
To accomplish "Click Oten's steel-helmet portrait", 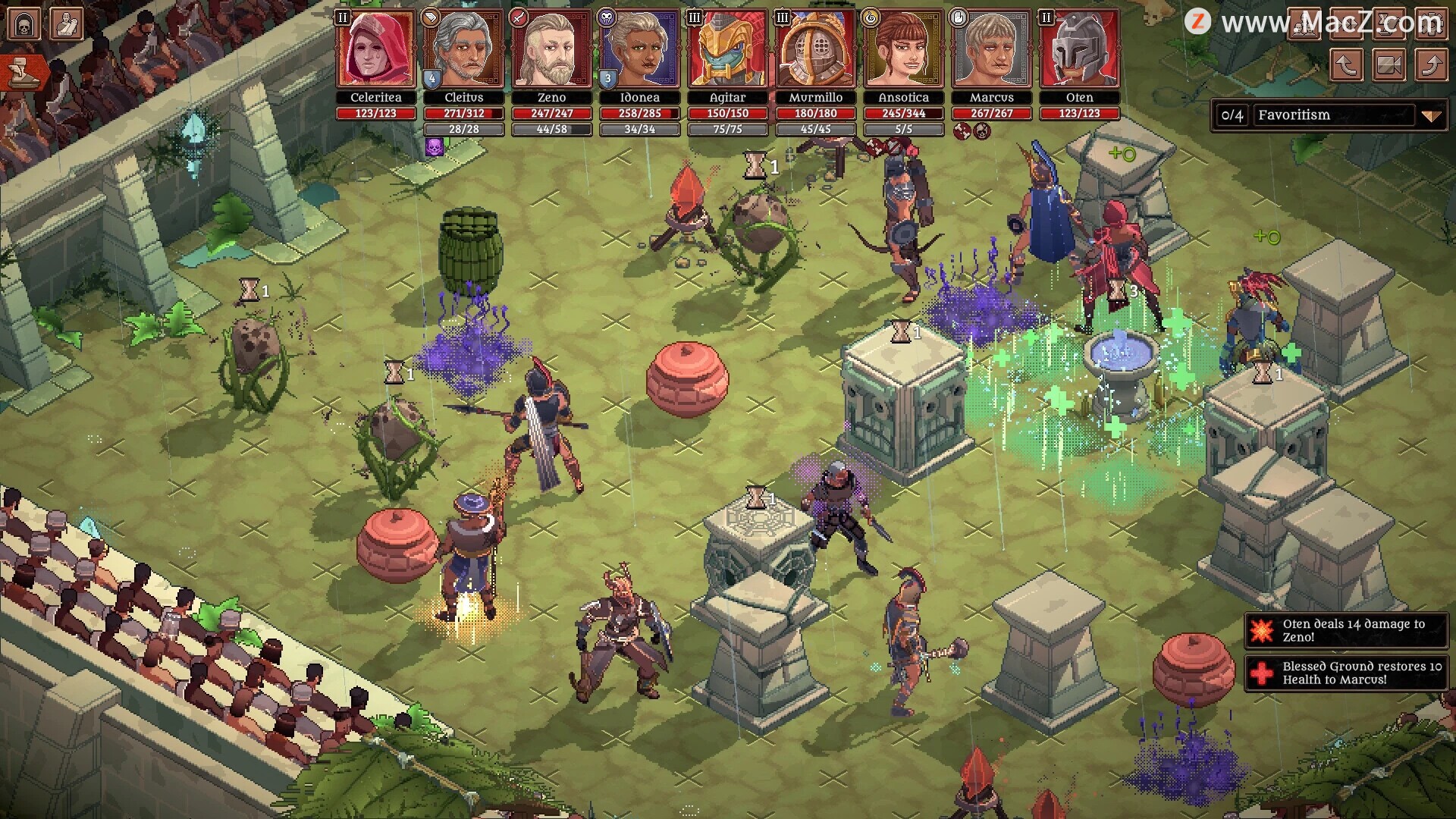I will coord(1079,49).
